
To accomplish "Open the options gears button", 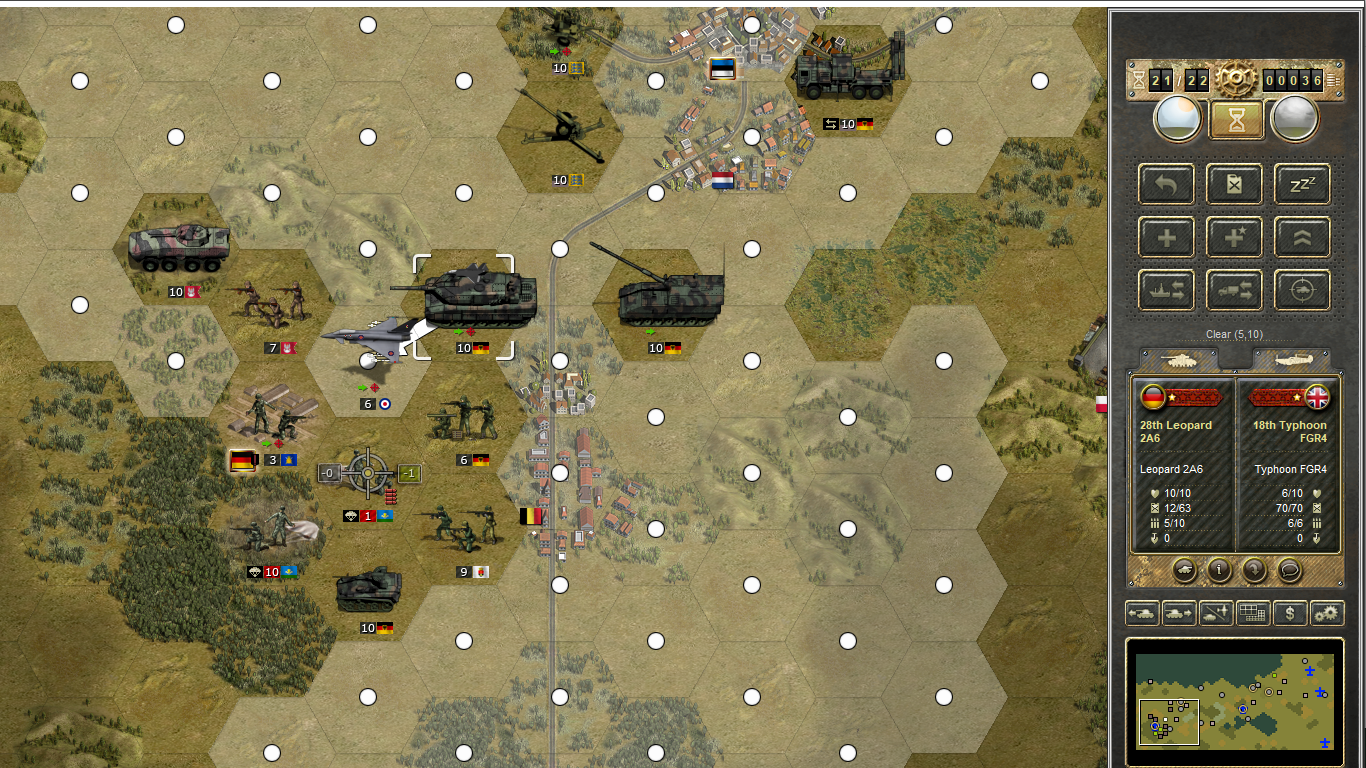I will (x=1327, y=613).
